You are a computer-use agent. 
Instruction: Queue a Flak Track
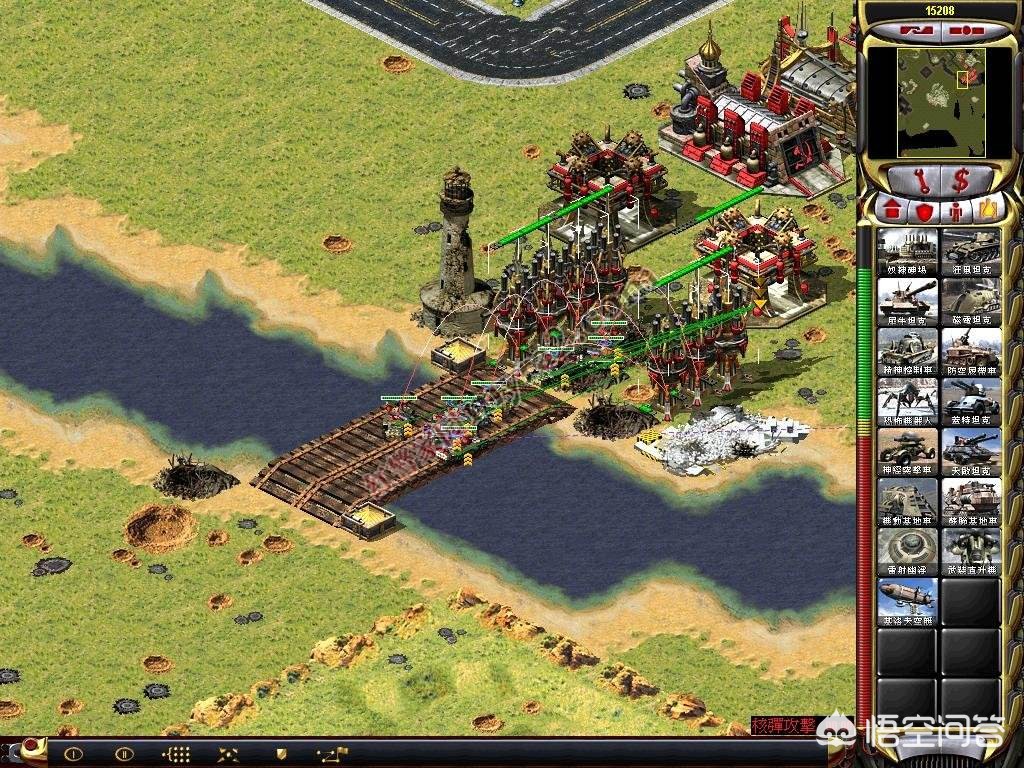pyautogui.click(x=970, y=350)
